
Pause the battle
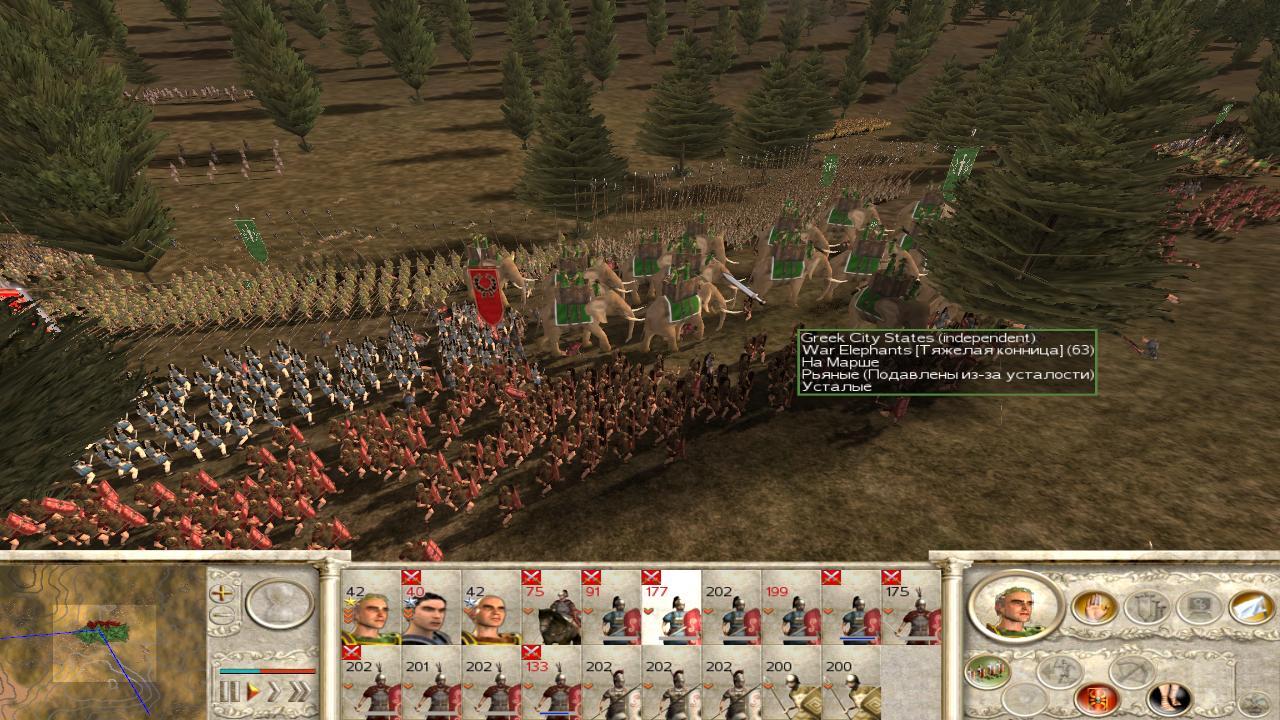pos(231,691)
